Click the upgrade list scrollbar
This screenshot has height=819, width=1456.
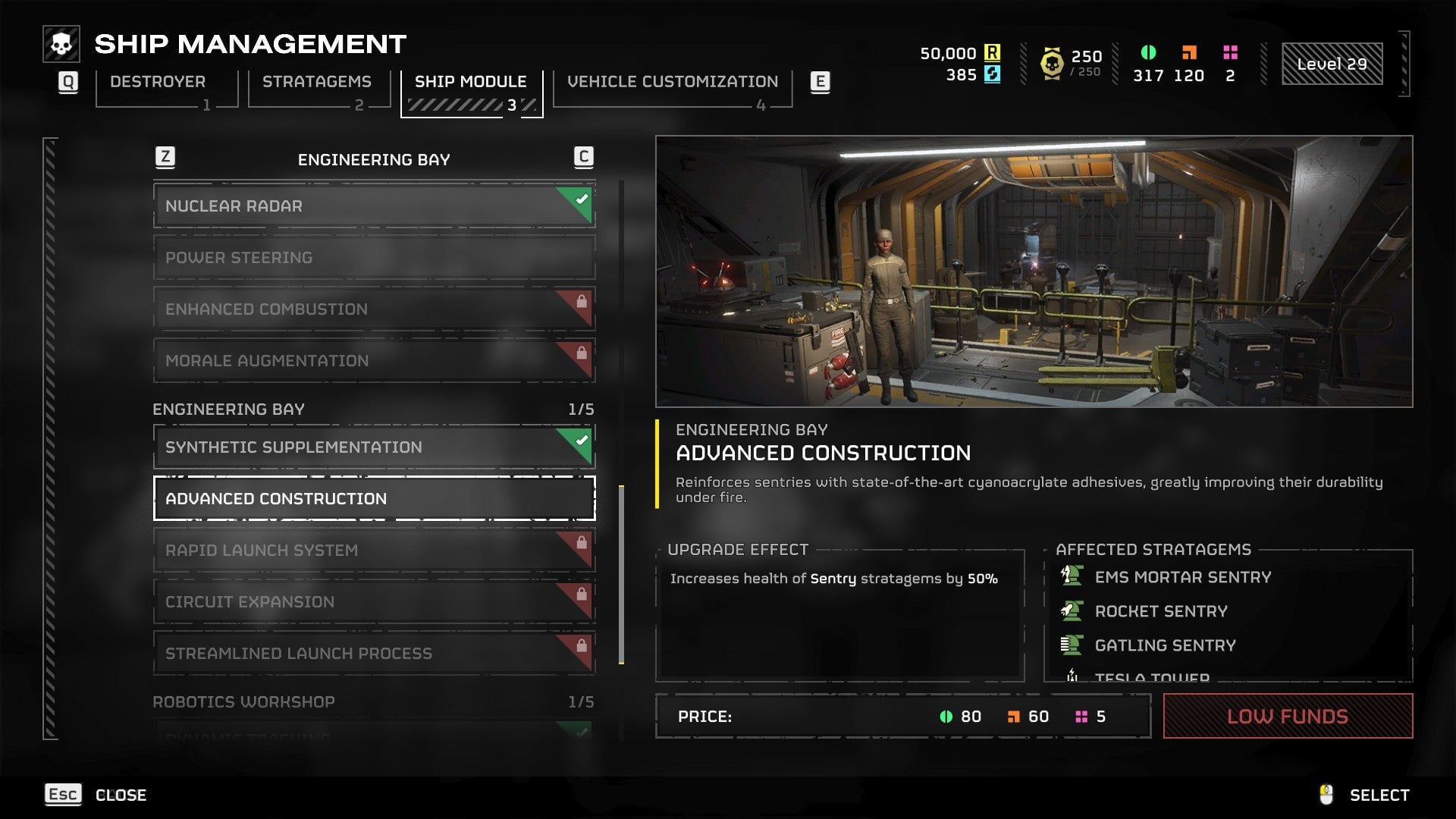(x=622, y=574)
